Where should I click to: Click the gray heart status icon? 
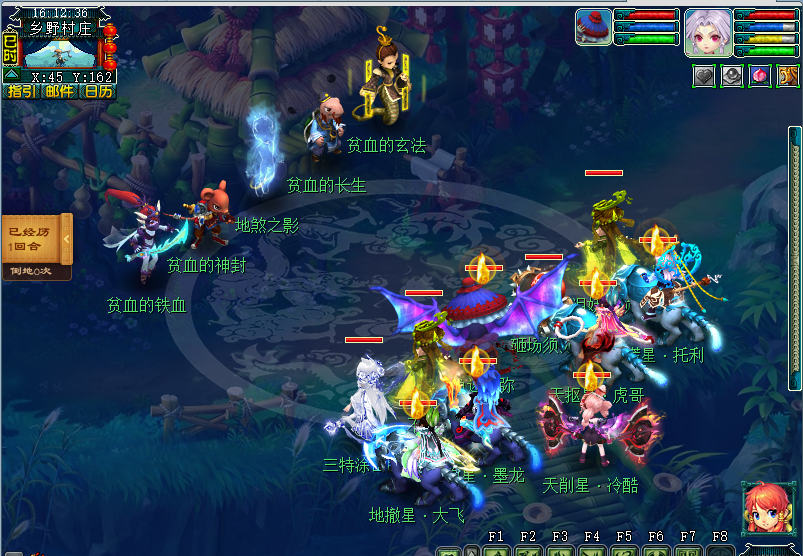[x=705, y=76]
